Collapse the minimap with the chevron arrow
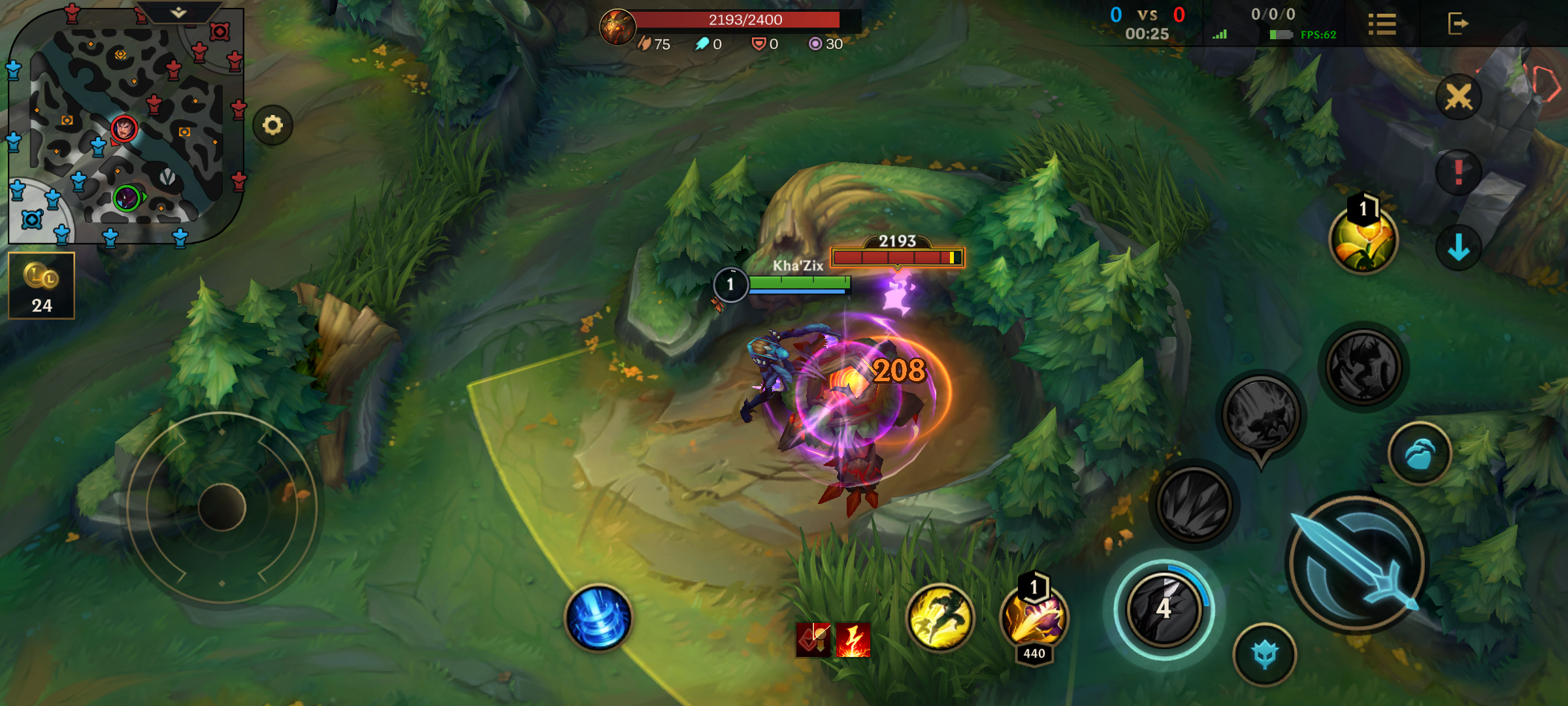Screen dimensions: 1568x706 (178, 12)
